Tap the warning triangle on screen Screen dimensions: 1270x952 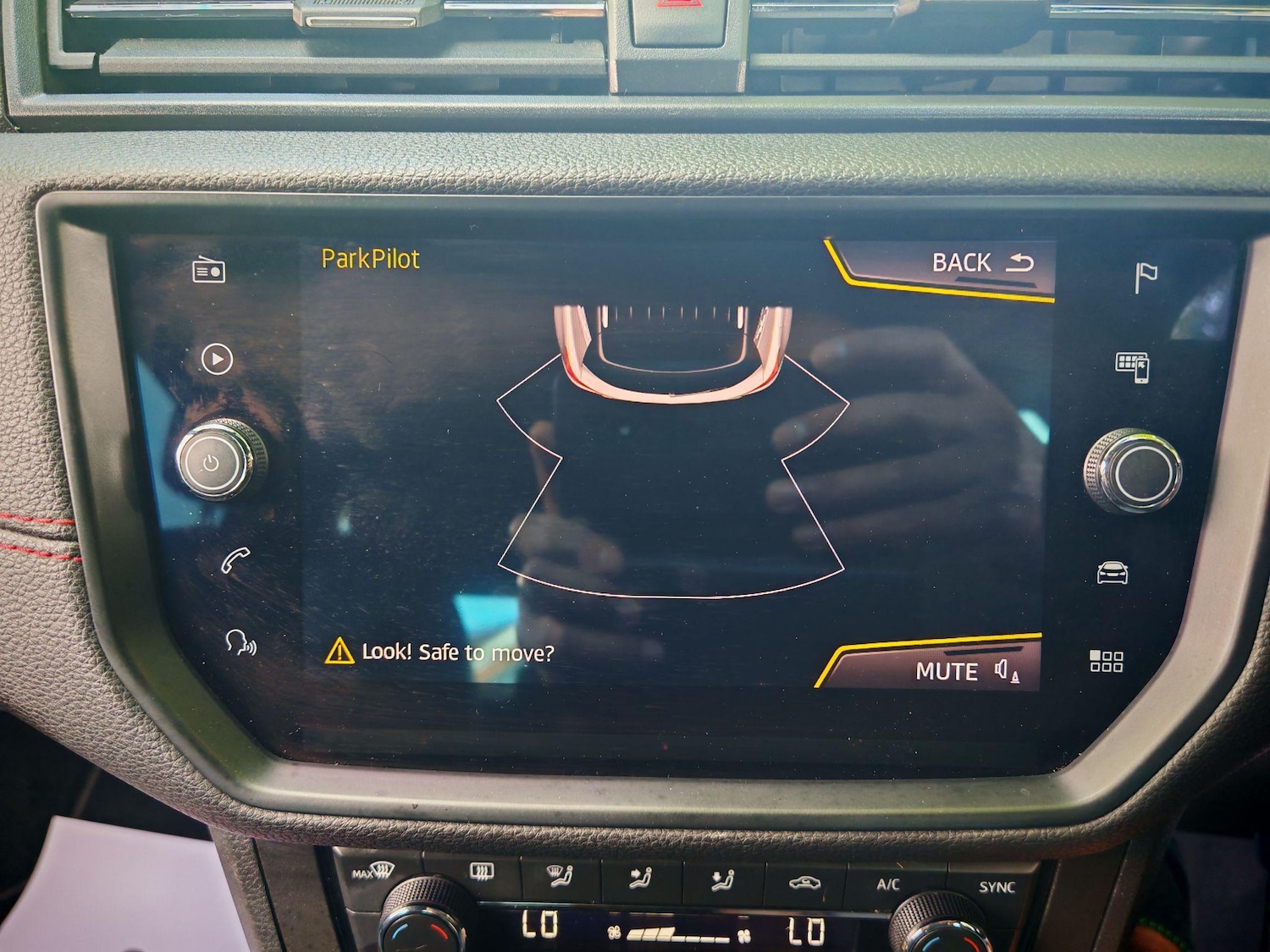tap(338, 652)
